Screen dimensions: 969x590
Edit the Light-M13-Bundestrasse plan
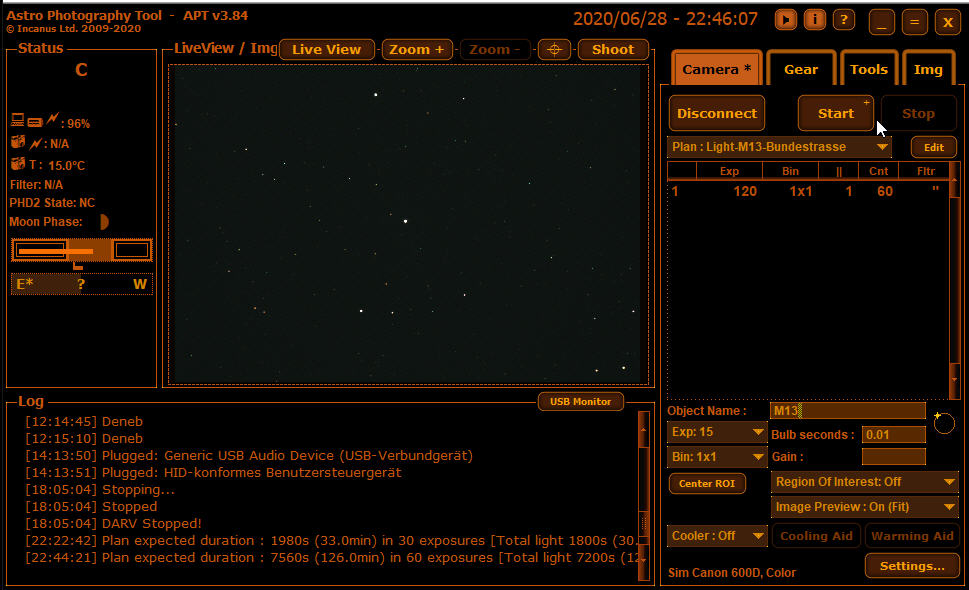(933, 147)
